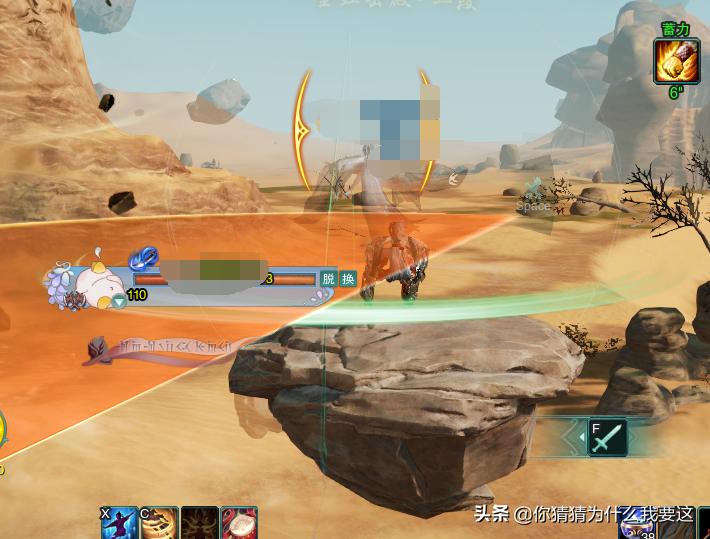Activate the sword skill icon labeled F
This screenshot has height=539, width=710.
click(607, 438)
